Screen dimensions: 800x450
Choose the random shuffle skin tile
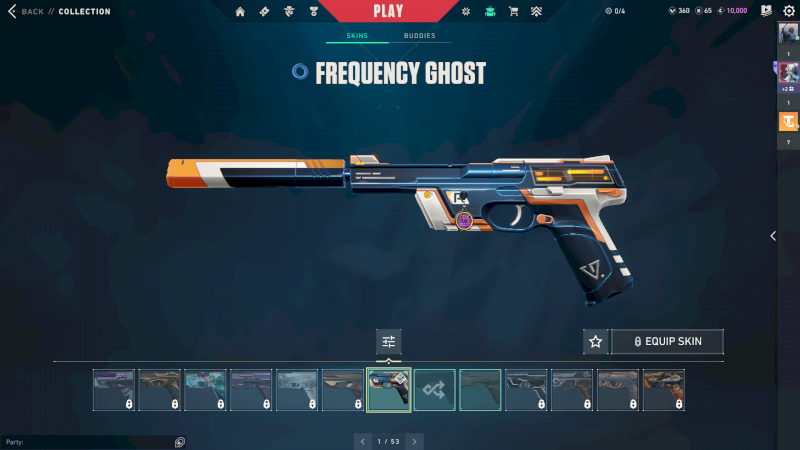point(435,390)
